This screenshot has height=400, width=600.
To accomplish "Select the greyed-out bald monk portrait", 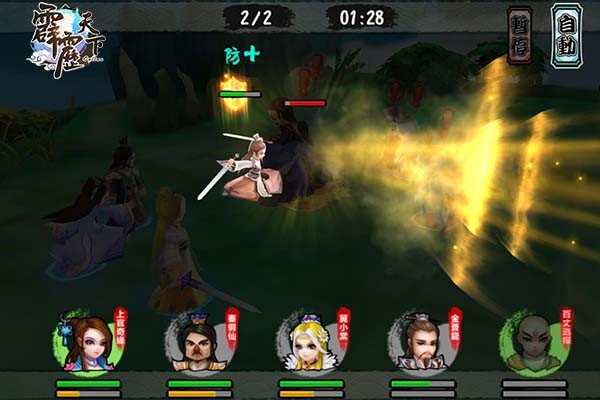I will 530,343.
